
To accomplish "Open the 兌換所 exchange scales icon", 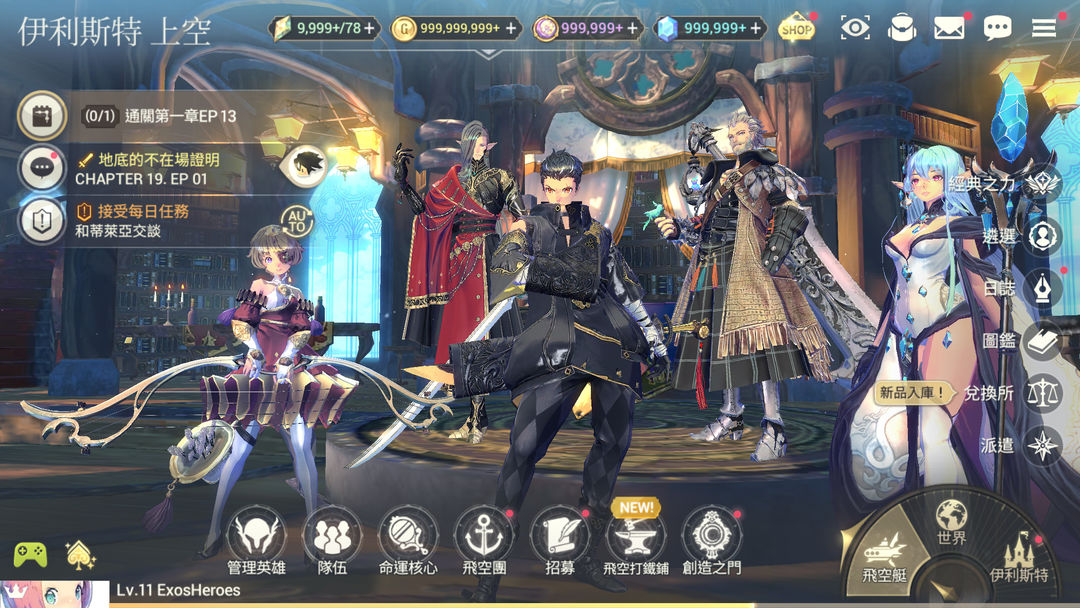I will click(x=1043, y=392).
